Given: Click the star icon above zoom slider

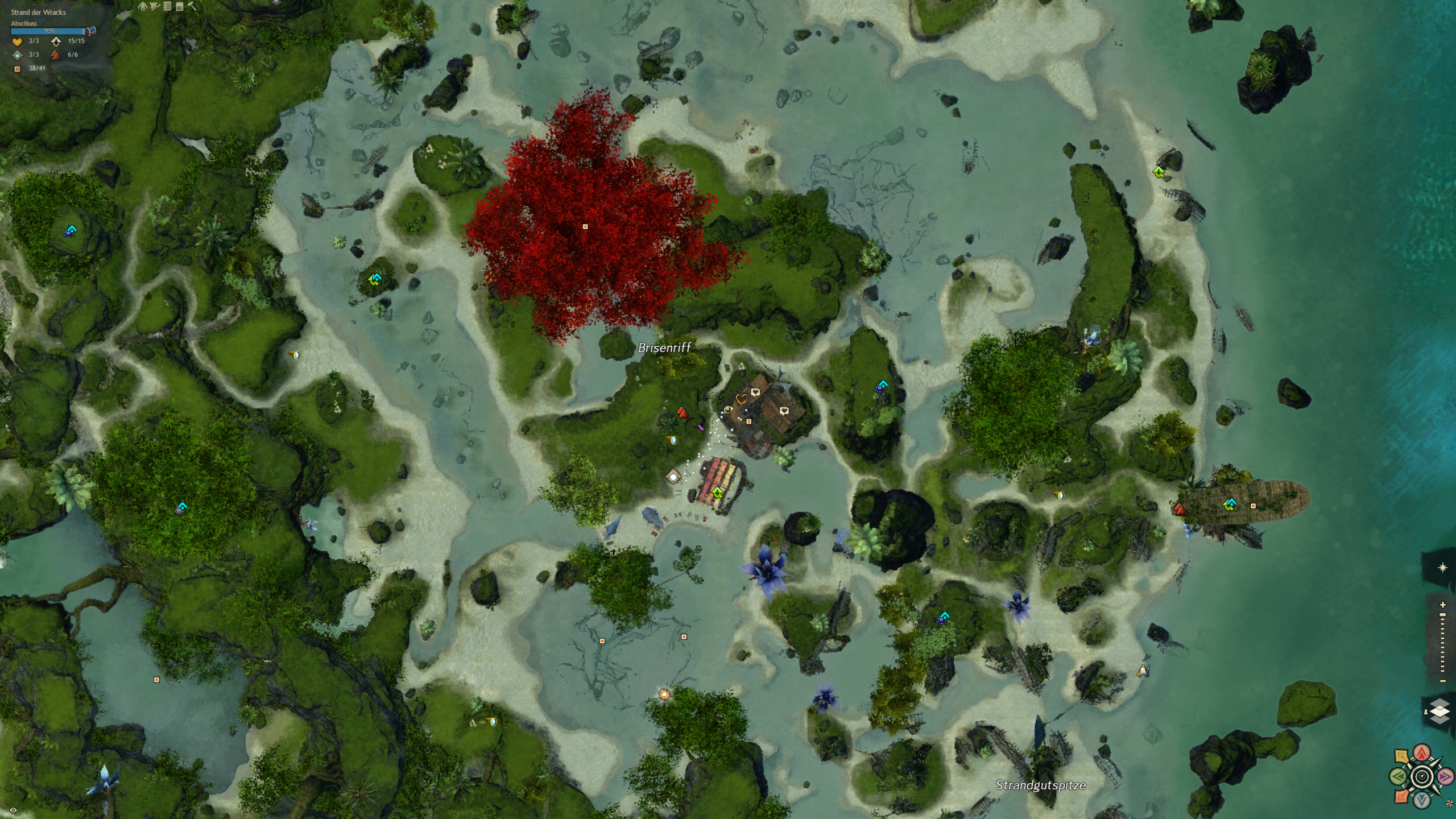Looking at the screenshot, I should (1442, 568).
